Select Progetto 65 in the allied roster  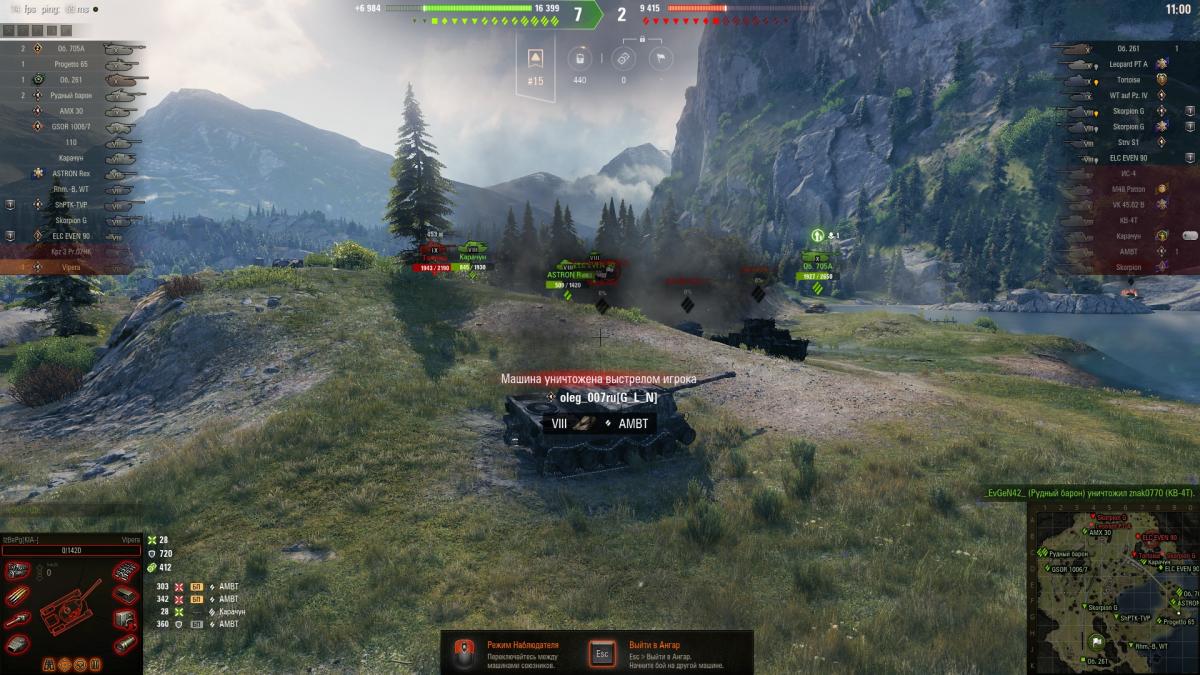click(x=70, y=64)
